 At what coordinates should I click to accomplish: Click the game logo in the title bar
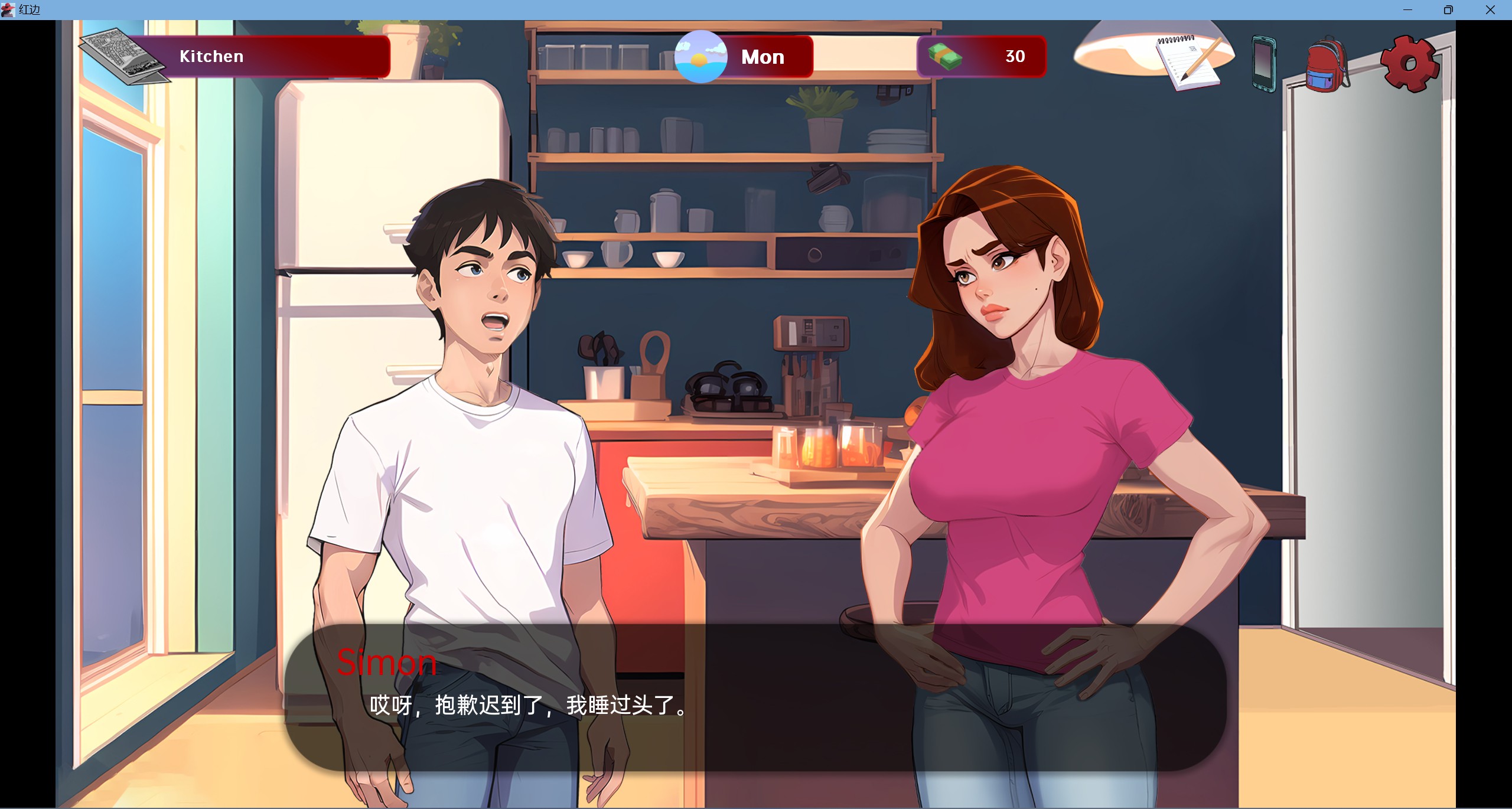click(8, 9)
